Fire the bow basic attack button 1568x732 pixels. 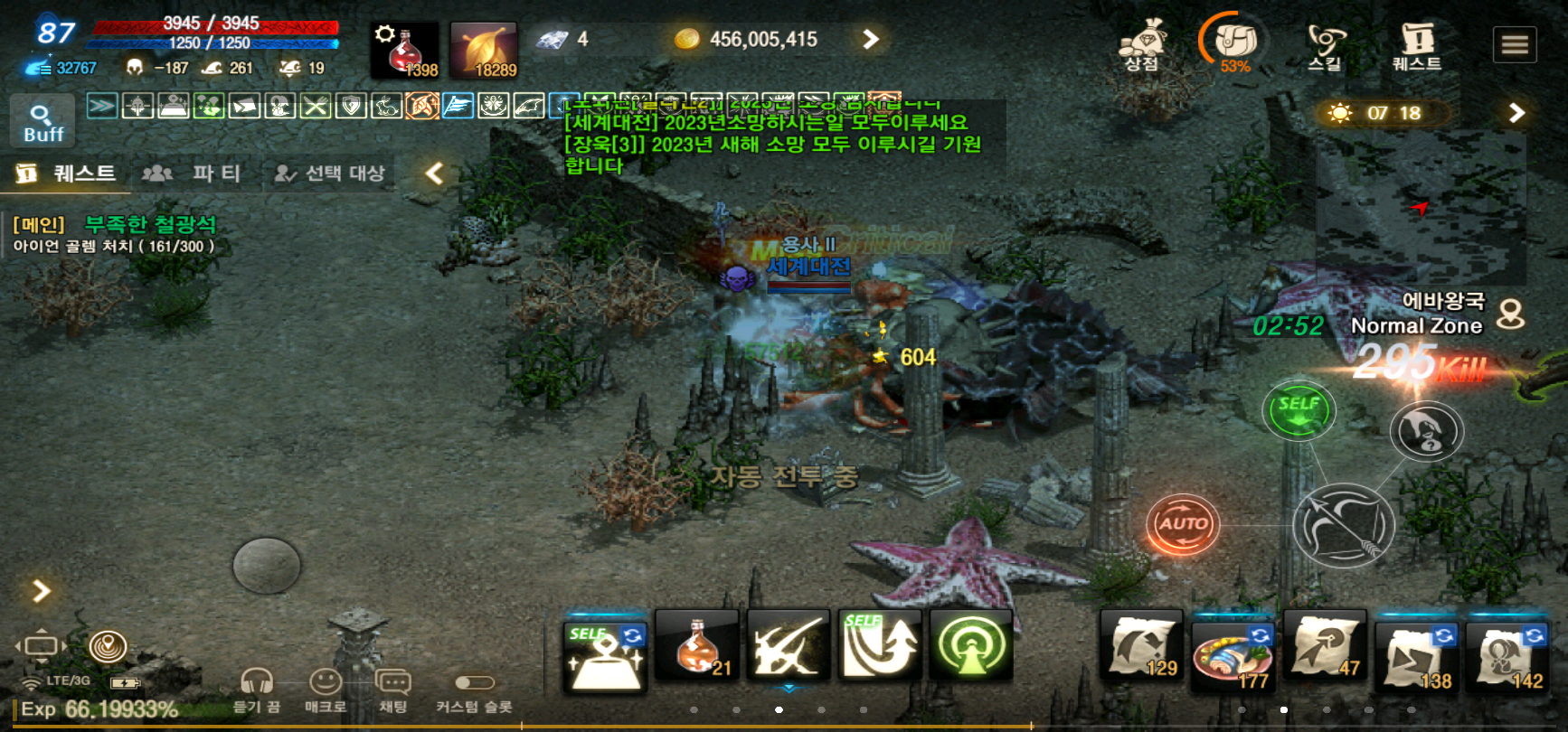coord(1343,526)
